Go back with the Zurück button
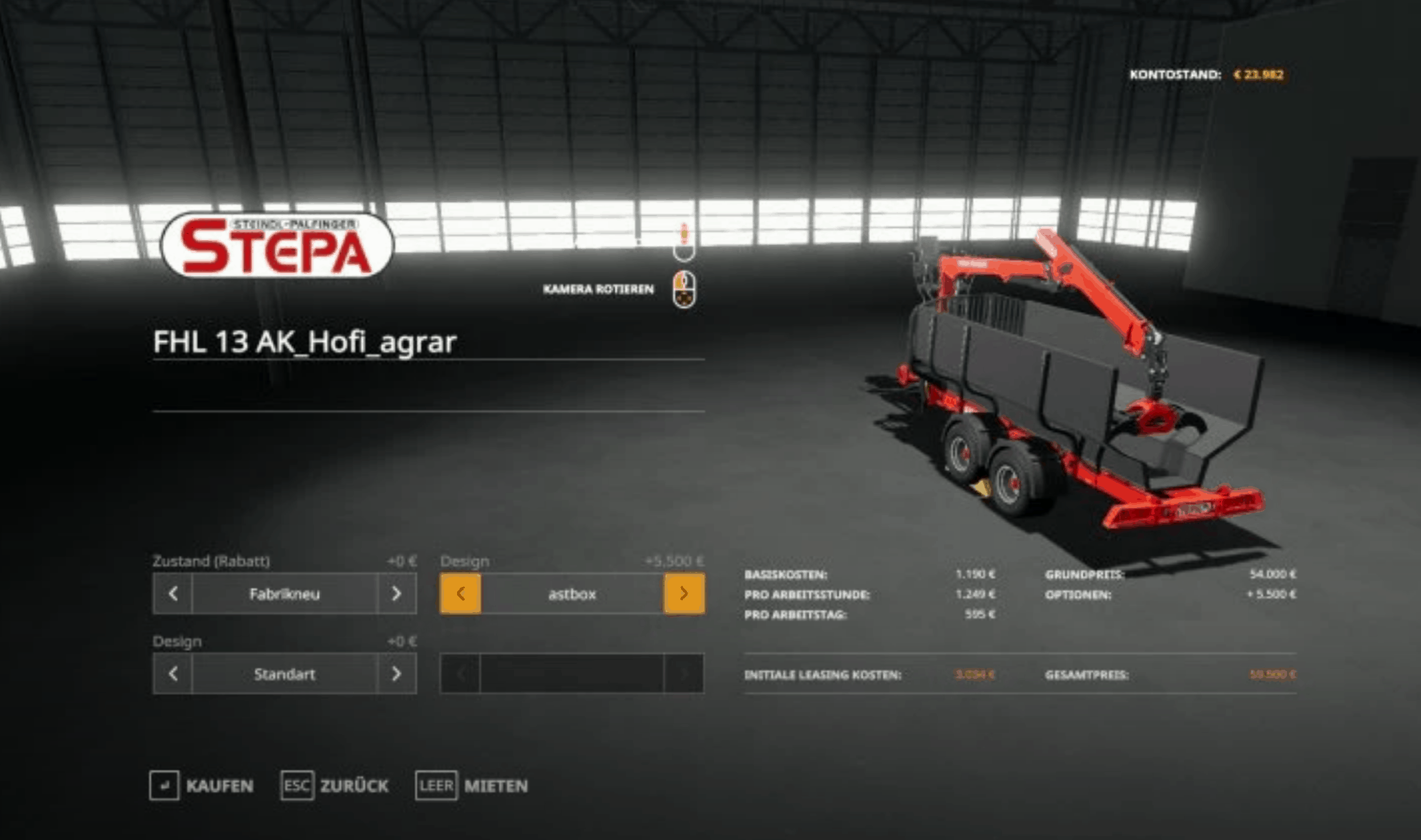Viewport: 1421px width, 840px height. pyautogui.click(x=335, y=786)
